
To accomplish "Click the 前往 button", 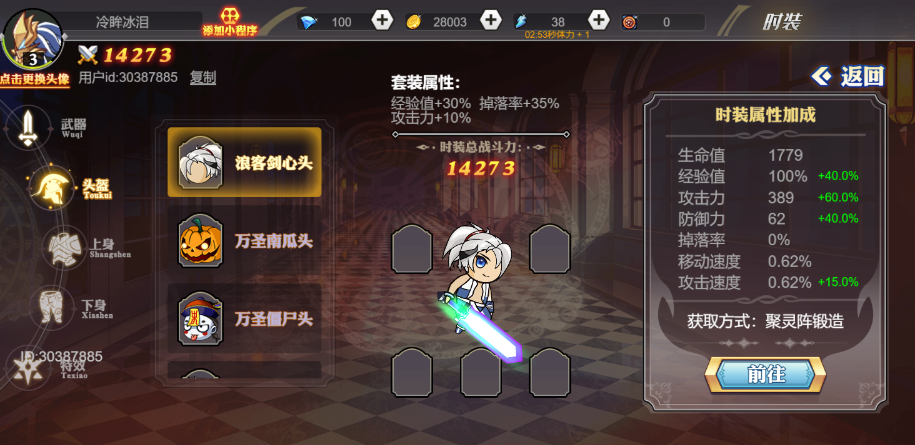I will click(x=765, y=374).
